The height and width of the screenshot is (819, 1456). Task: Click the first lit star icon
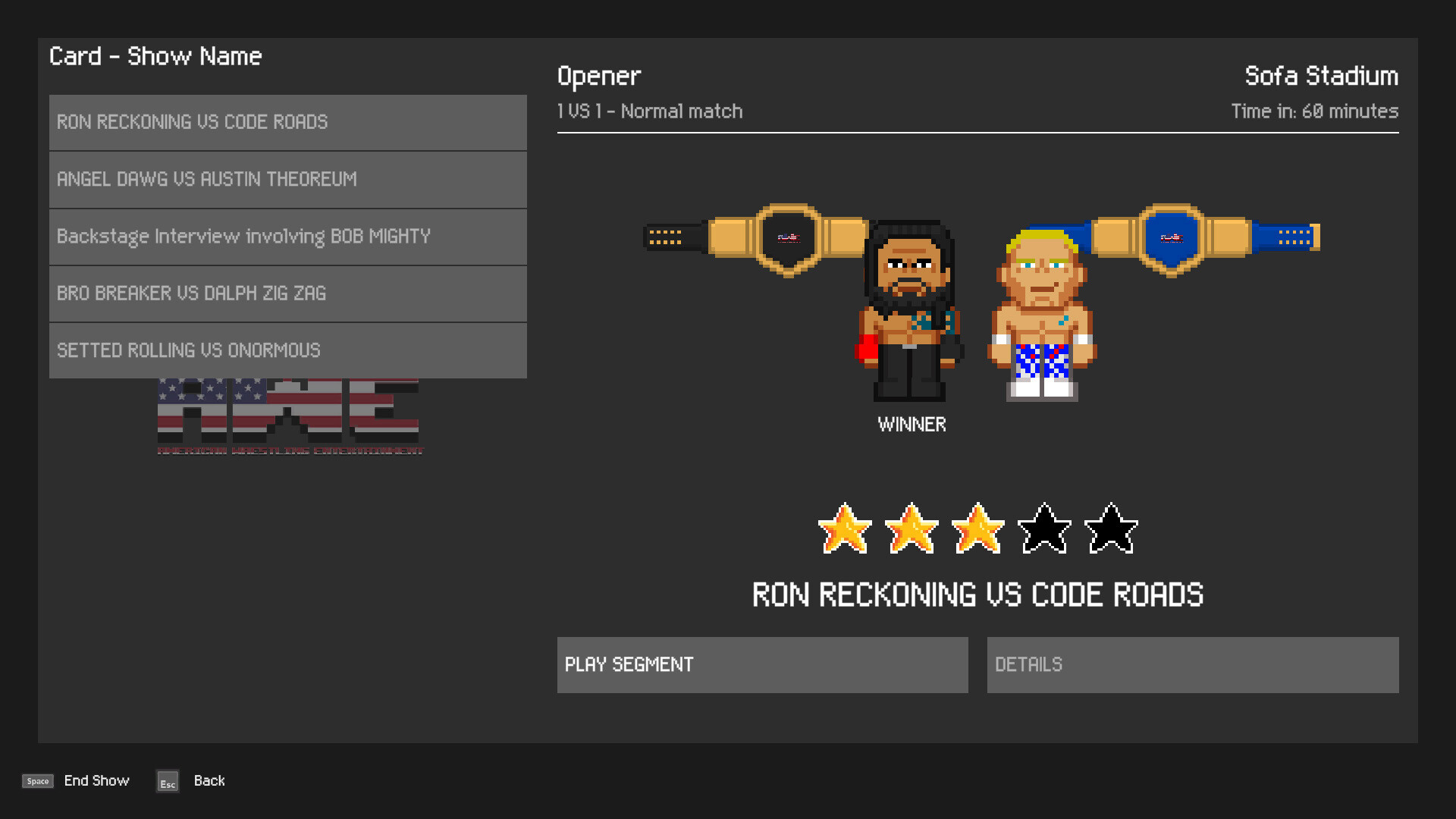pos(846,529)
